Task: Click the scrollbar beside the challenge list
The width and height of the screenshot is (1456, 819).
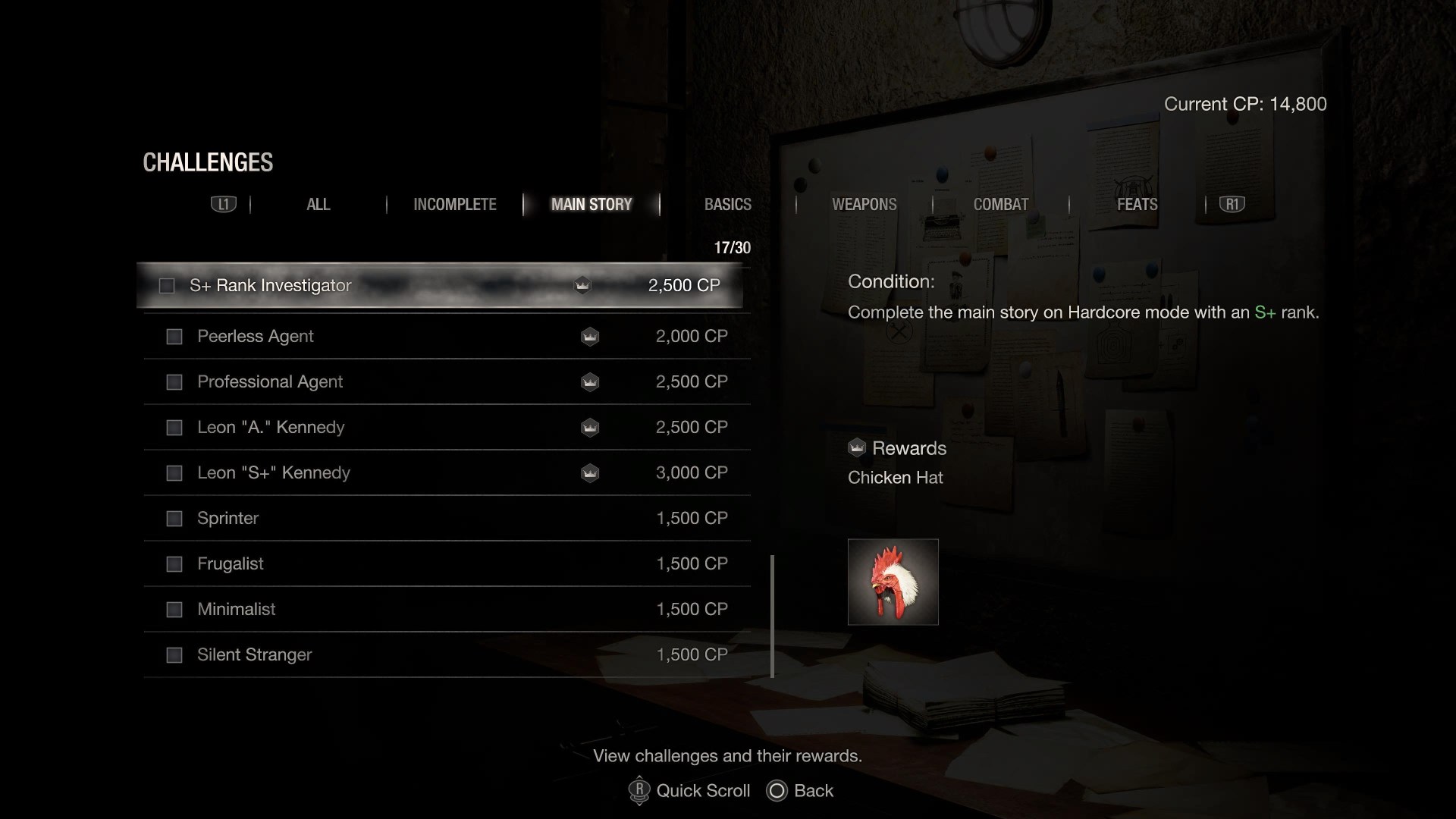Action: tap(772, 616)
